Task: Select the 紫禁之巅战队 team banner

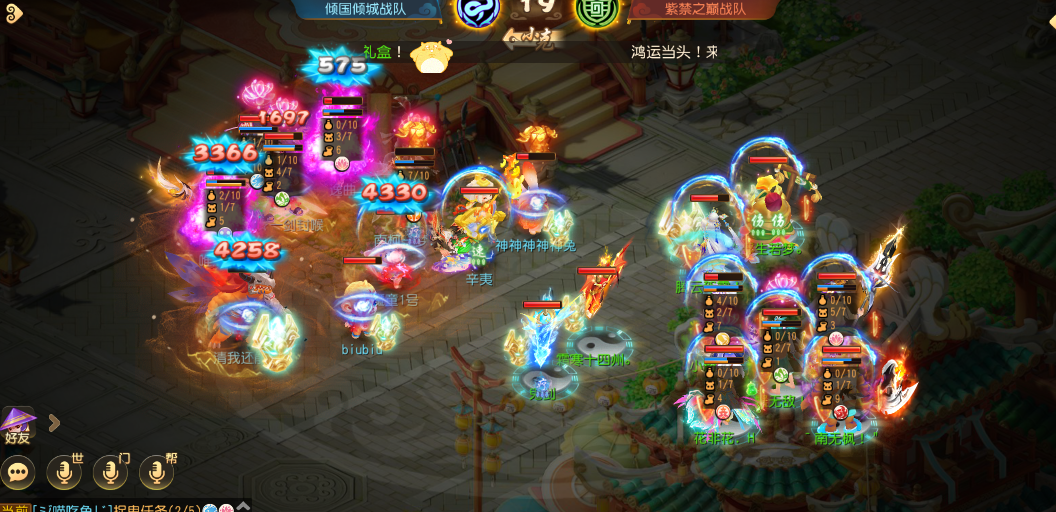Action: tap(705, 9)
